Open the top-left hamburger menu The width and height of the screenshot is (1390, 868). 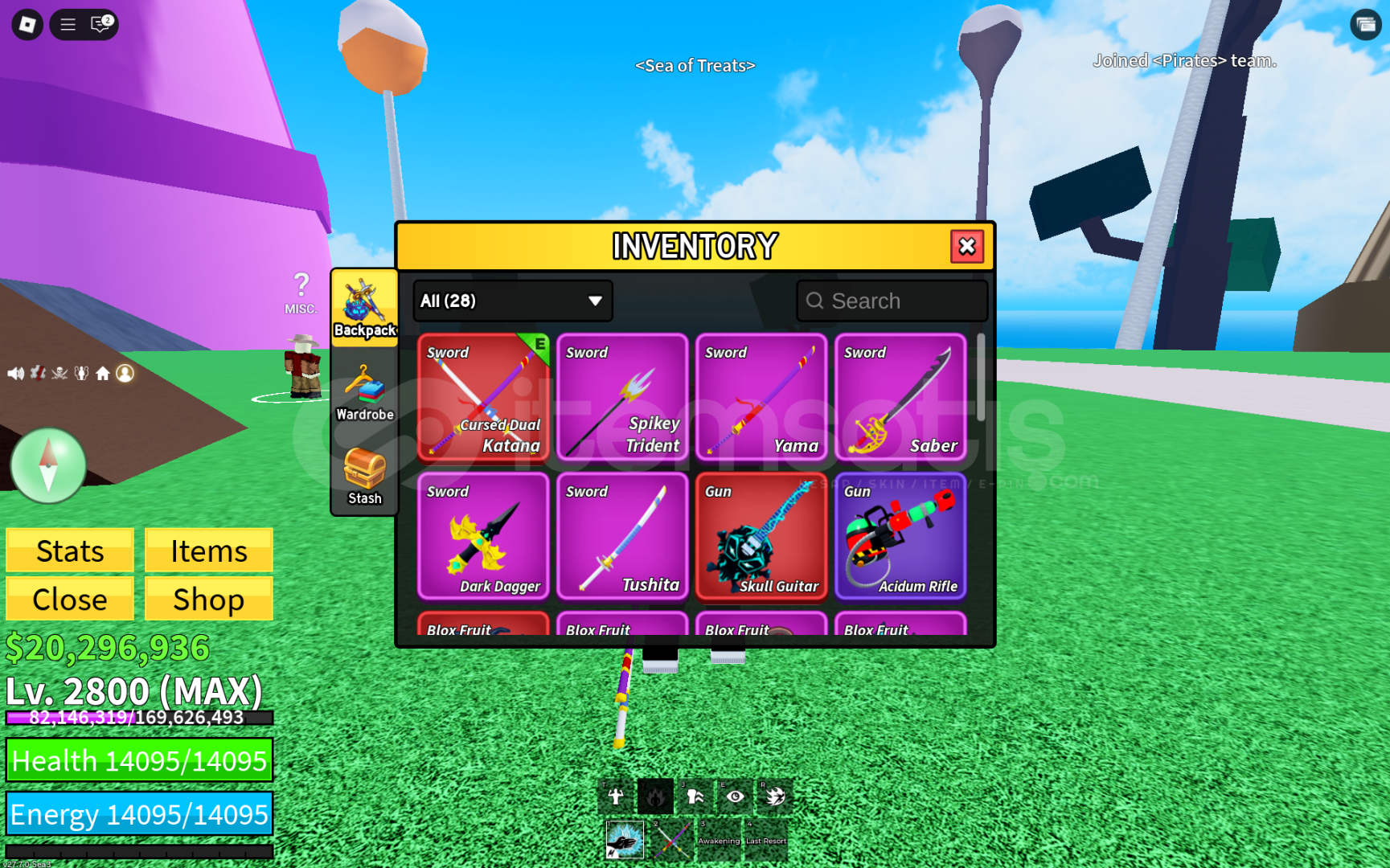(68, 24)
